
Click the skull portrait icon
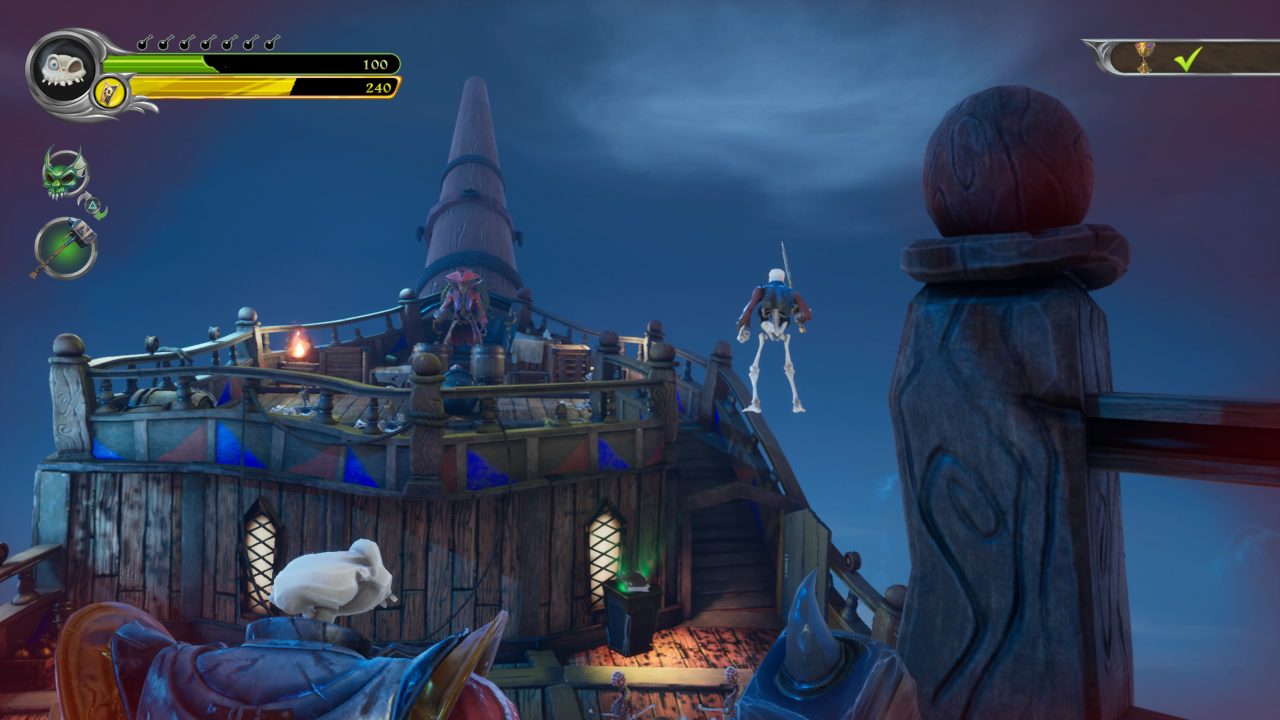point(63,69)
